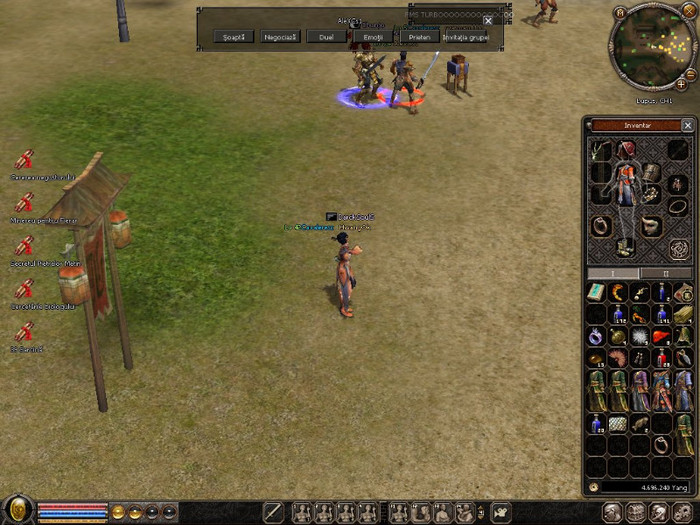Add the player with the Prieten button
The height and width of the screenshot is (525, 700).
419,37
